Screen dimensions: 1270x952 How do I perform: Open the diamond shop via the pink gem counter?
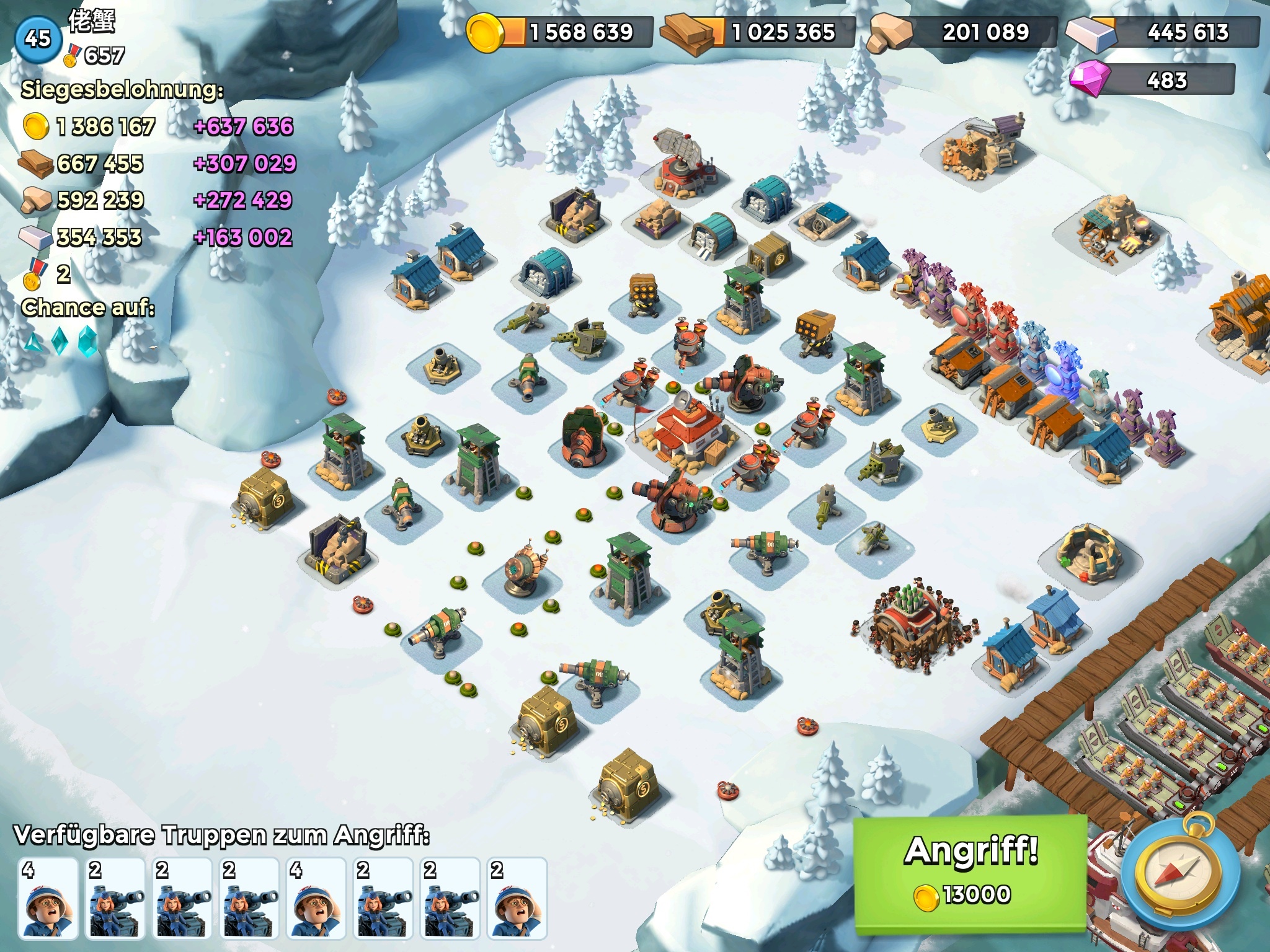[1152, 81]
